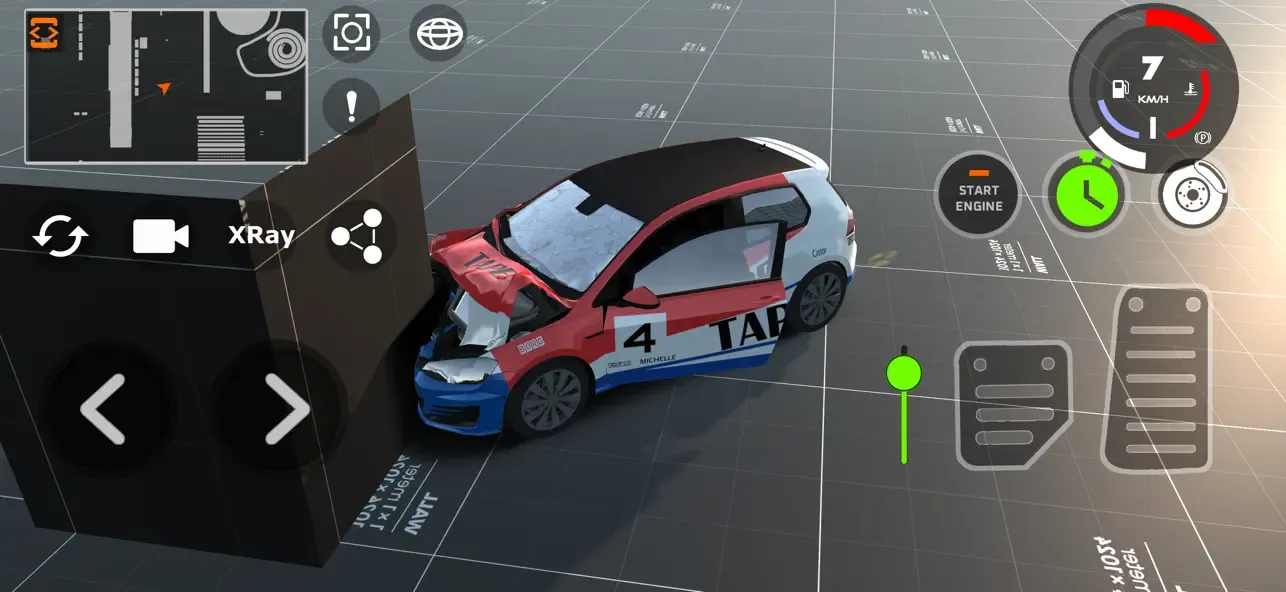Open the share nodes button
The width and height of the screenshot is (1286, 592).
(x=358, y=236)
